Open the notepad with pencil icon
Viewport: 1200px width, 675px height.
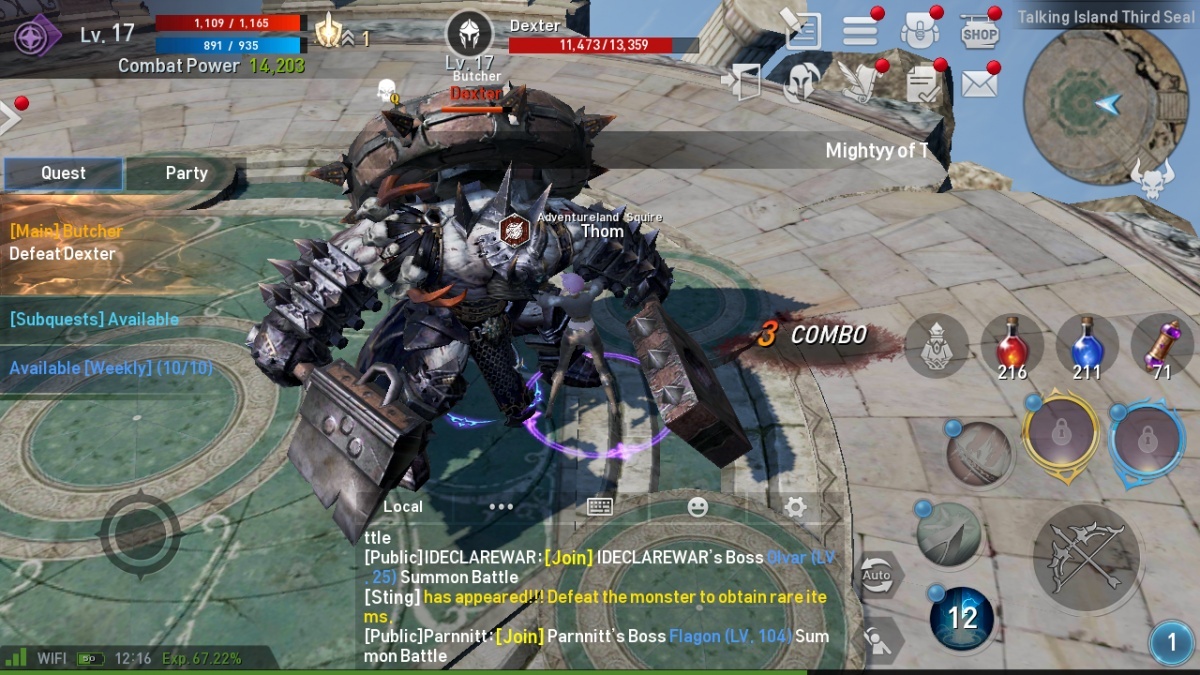pyautogui.click(x=801, y=30)
